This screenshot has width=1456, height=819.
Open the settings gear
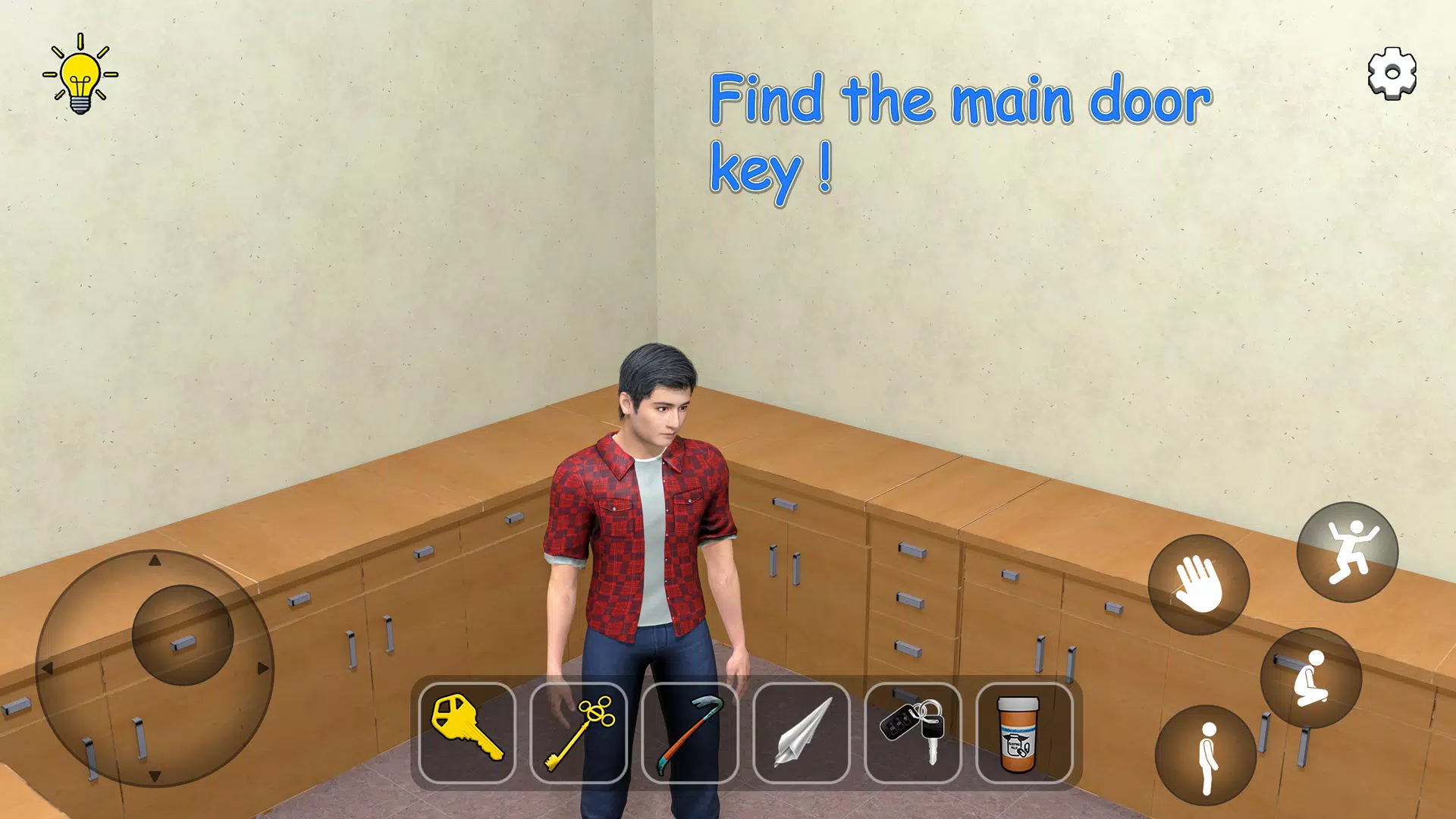point(1392,73)
